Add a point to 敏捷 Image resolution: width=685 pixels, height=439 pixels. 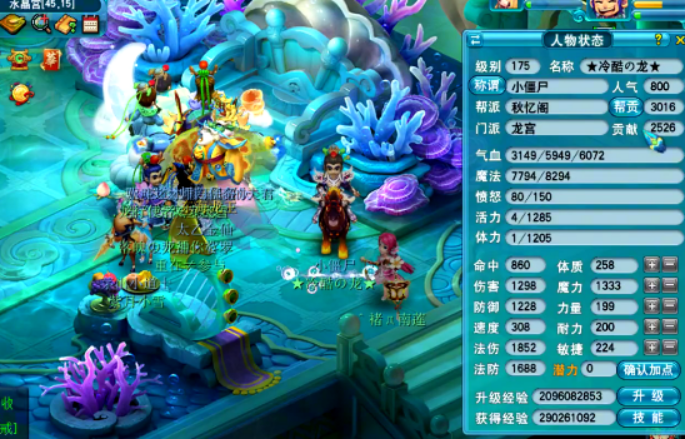click(651, 348)
